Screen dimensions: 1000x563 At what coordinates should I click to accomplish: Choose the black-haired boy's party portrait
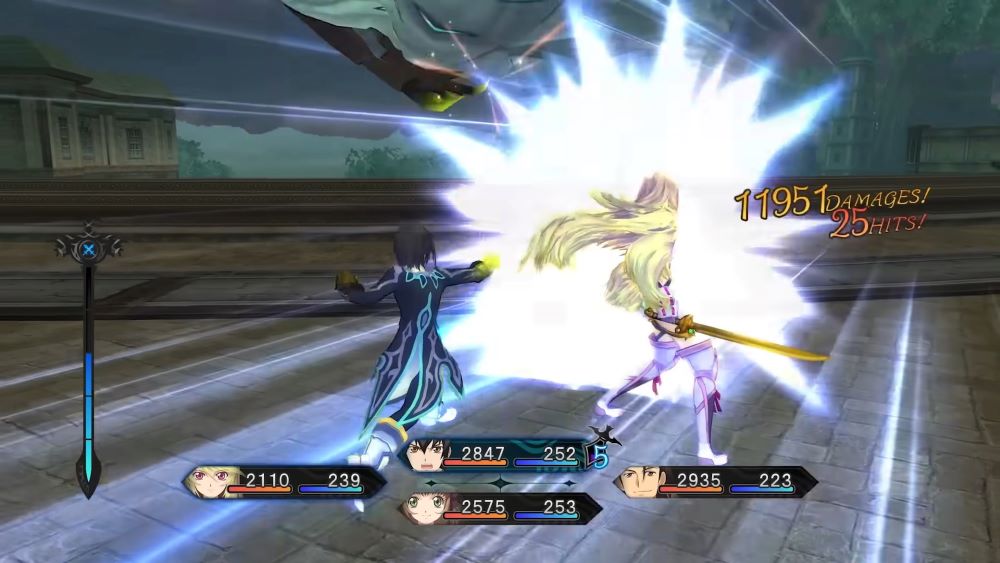(424, 456)
